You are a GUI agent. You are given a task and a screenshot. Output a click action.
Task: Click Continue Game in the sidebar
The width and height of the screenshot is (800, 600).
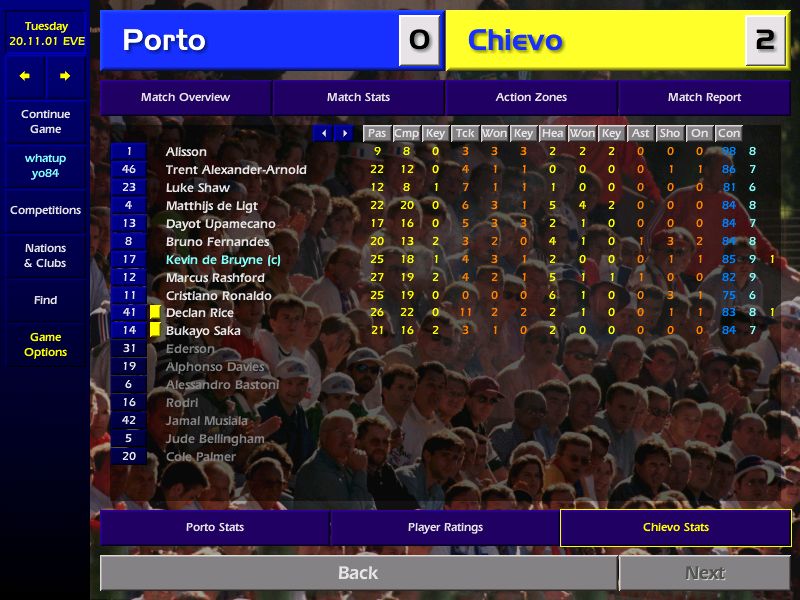45,121
